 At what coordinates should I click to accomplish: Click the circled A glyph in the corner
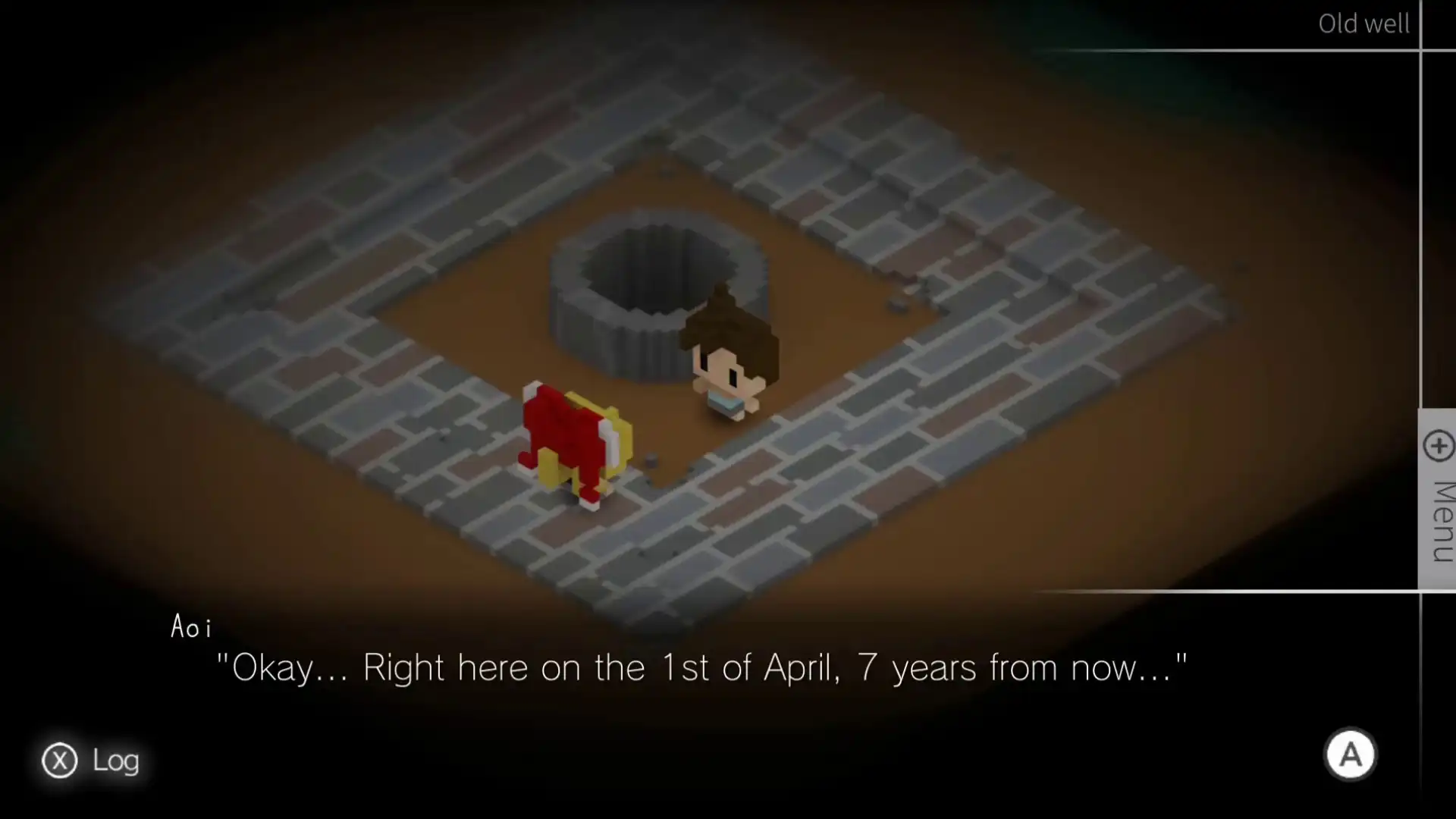[x=1351, y=755]
